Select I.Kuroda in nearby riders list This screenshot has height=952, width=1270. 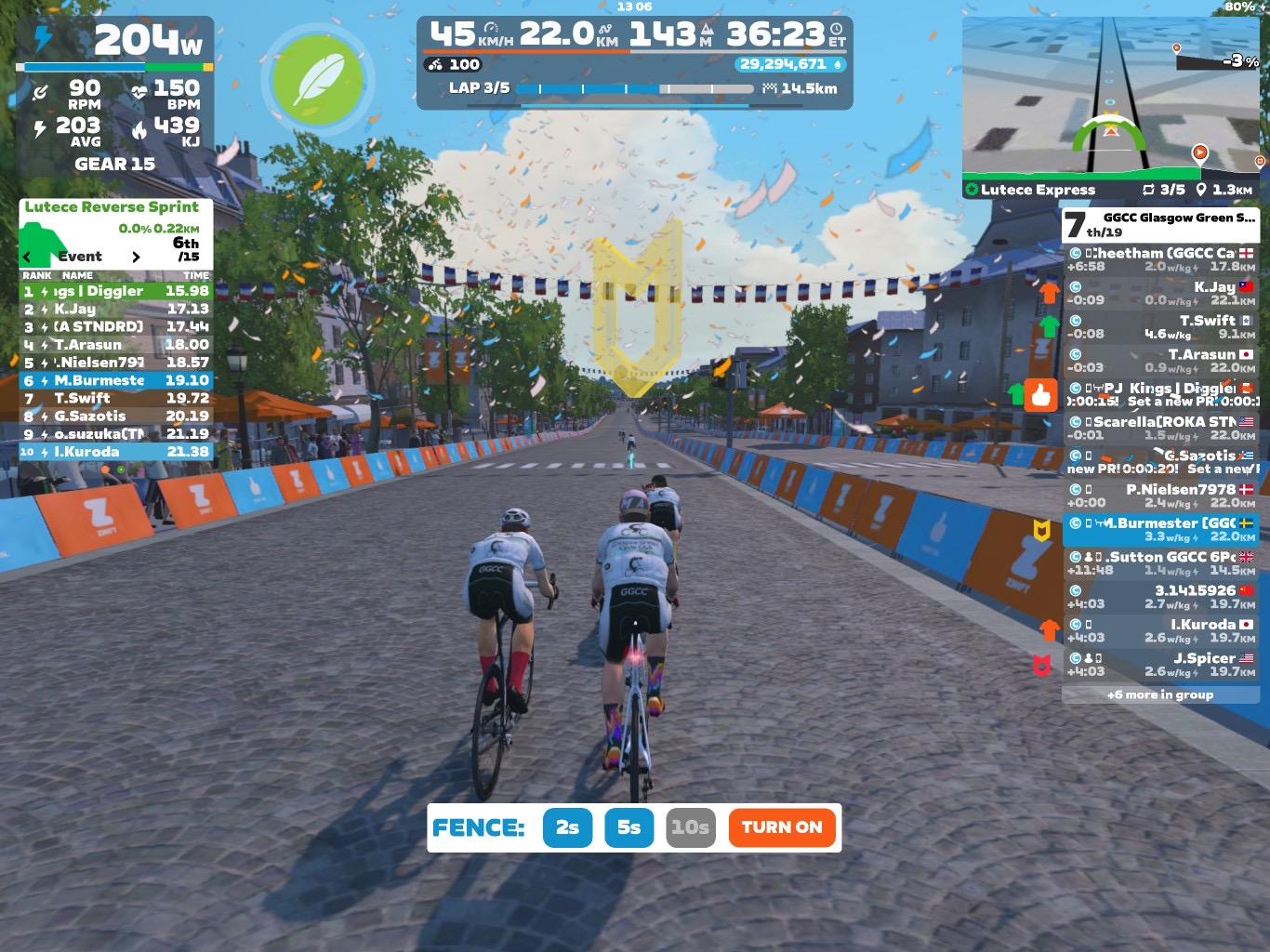coord(1160,630)
